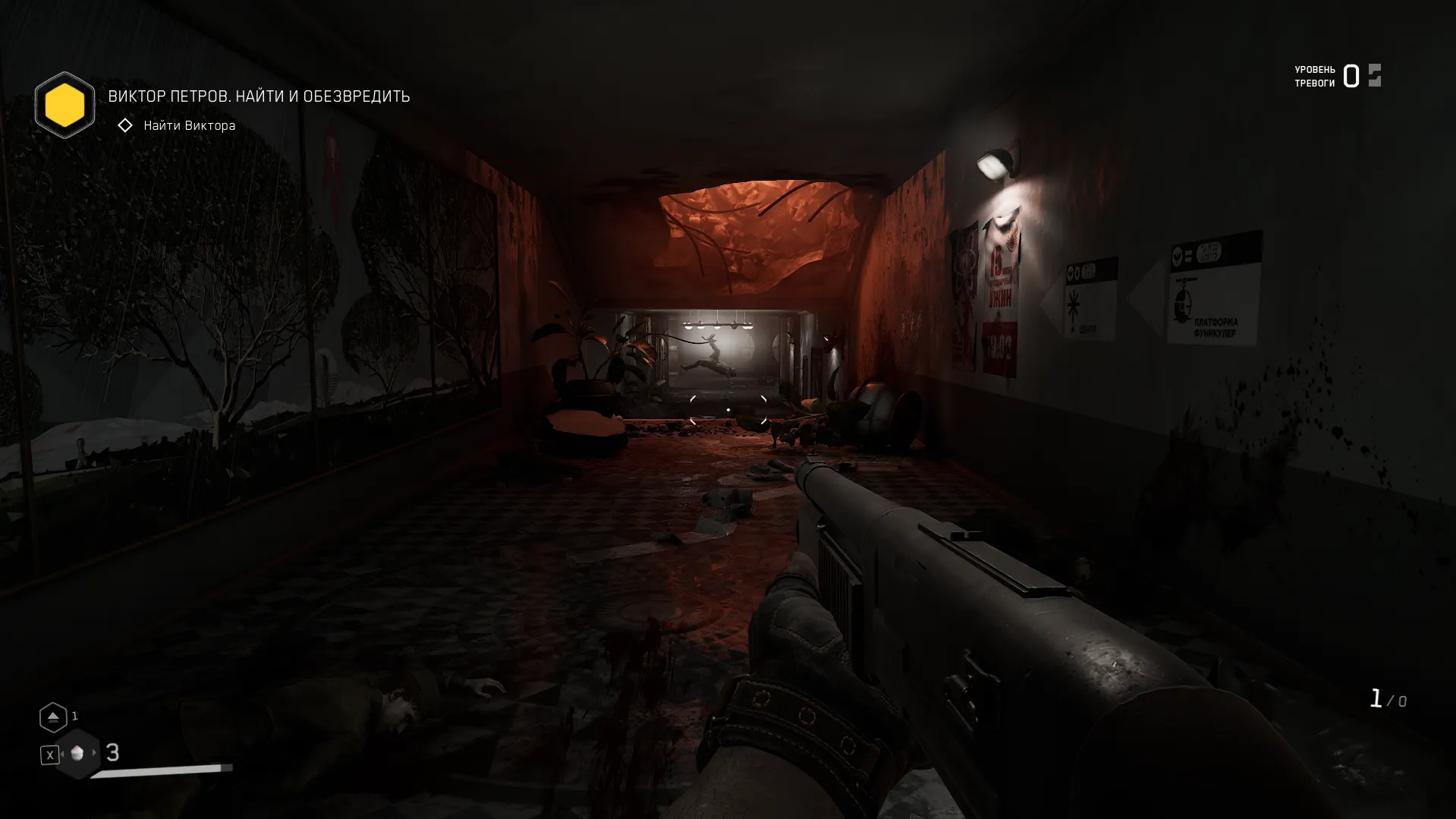Toggle the УРОВЕНЬ ТРЕВОГИ alarm indicator
1456x819 pixels.
[1335, 75]
